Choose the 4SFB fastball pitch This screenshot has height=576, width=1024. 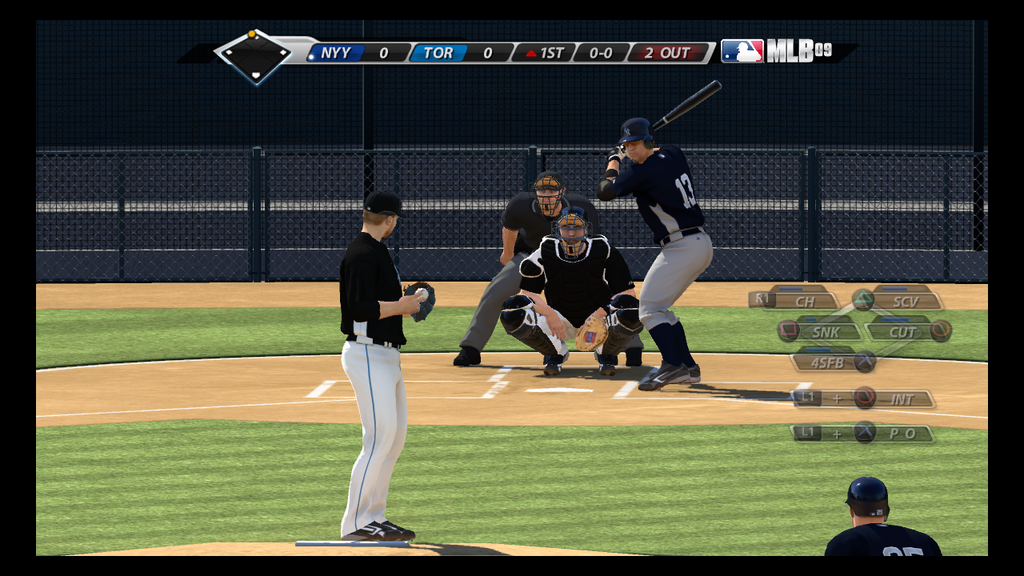click(x=828, y=362)
